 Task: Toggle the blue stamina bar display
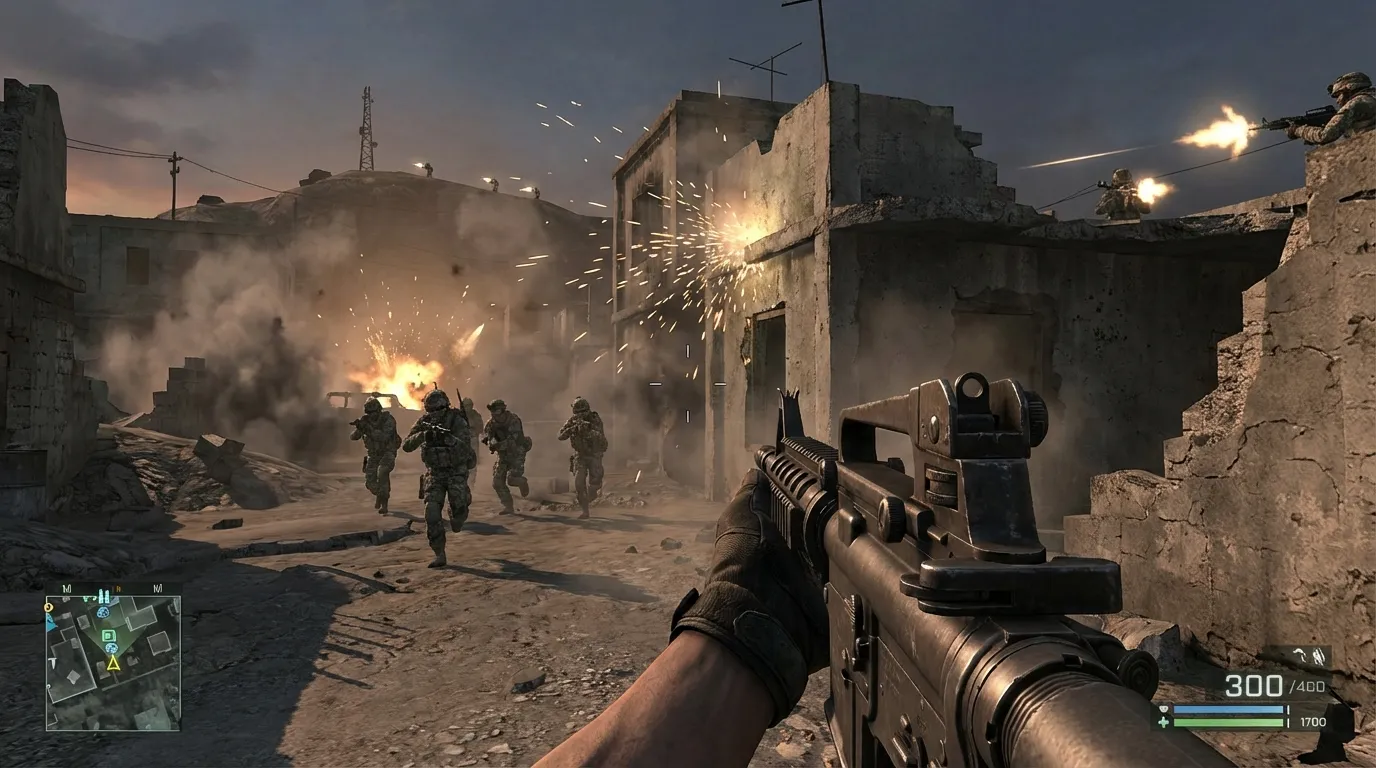point(1229,710)
